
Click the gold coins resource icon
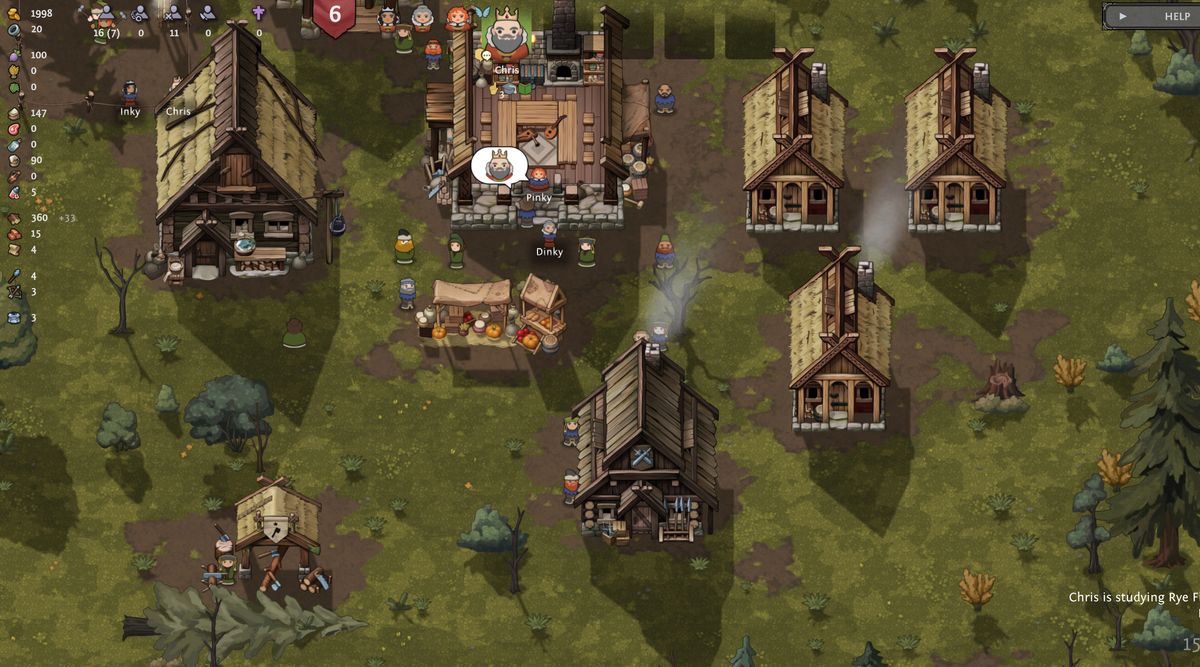(x=14, y=14)
